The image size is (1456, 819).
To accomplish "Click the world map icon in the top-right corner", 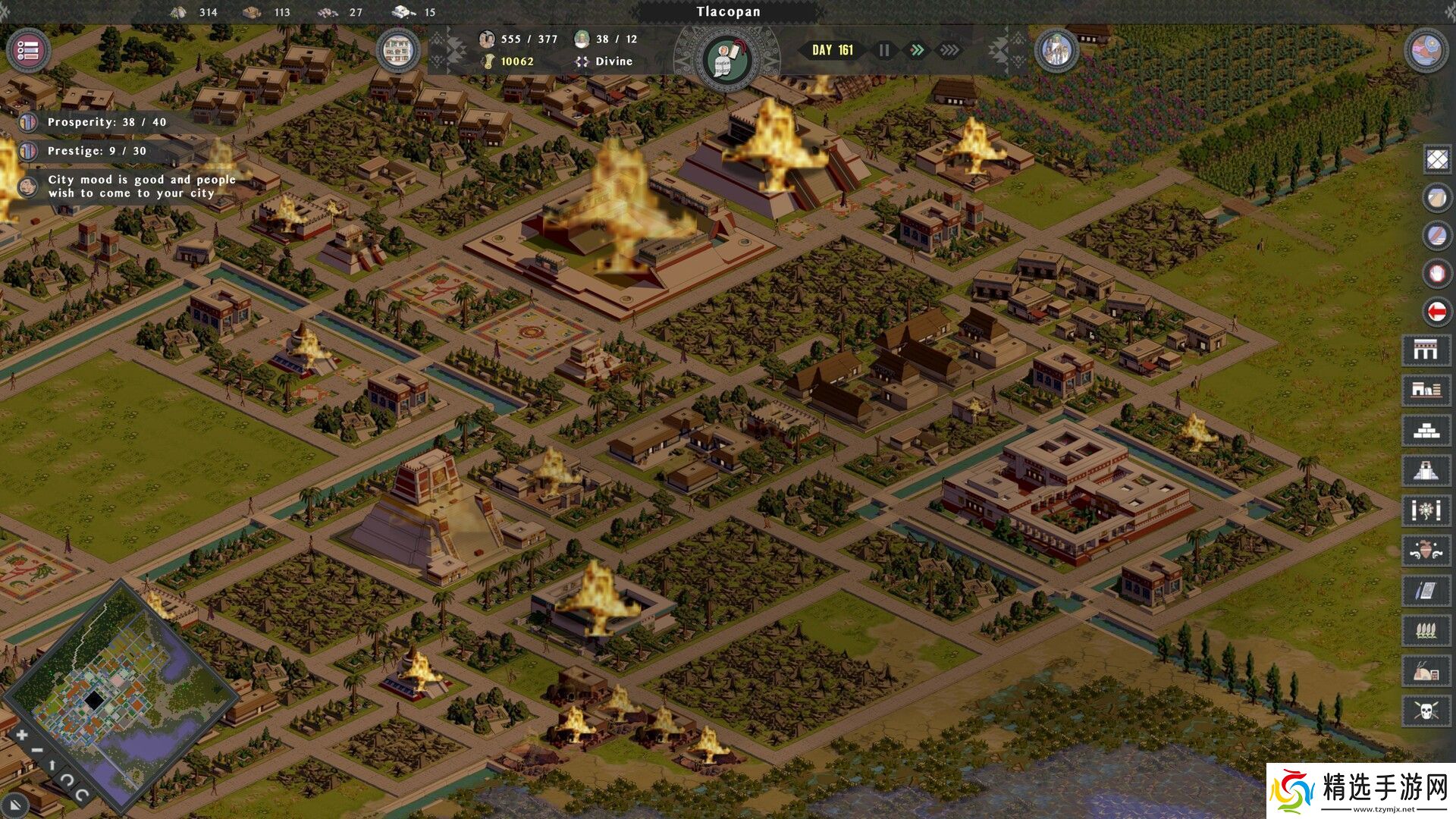I will tap(1426, 51).
